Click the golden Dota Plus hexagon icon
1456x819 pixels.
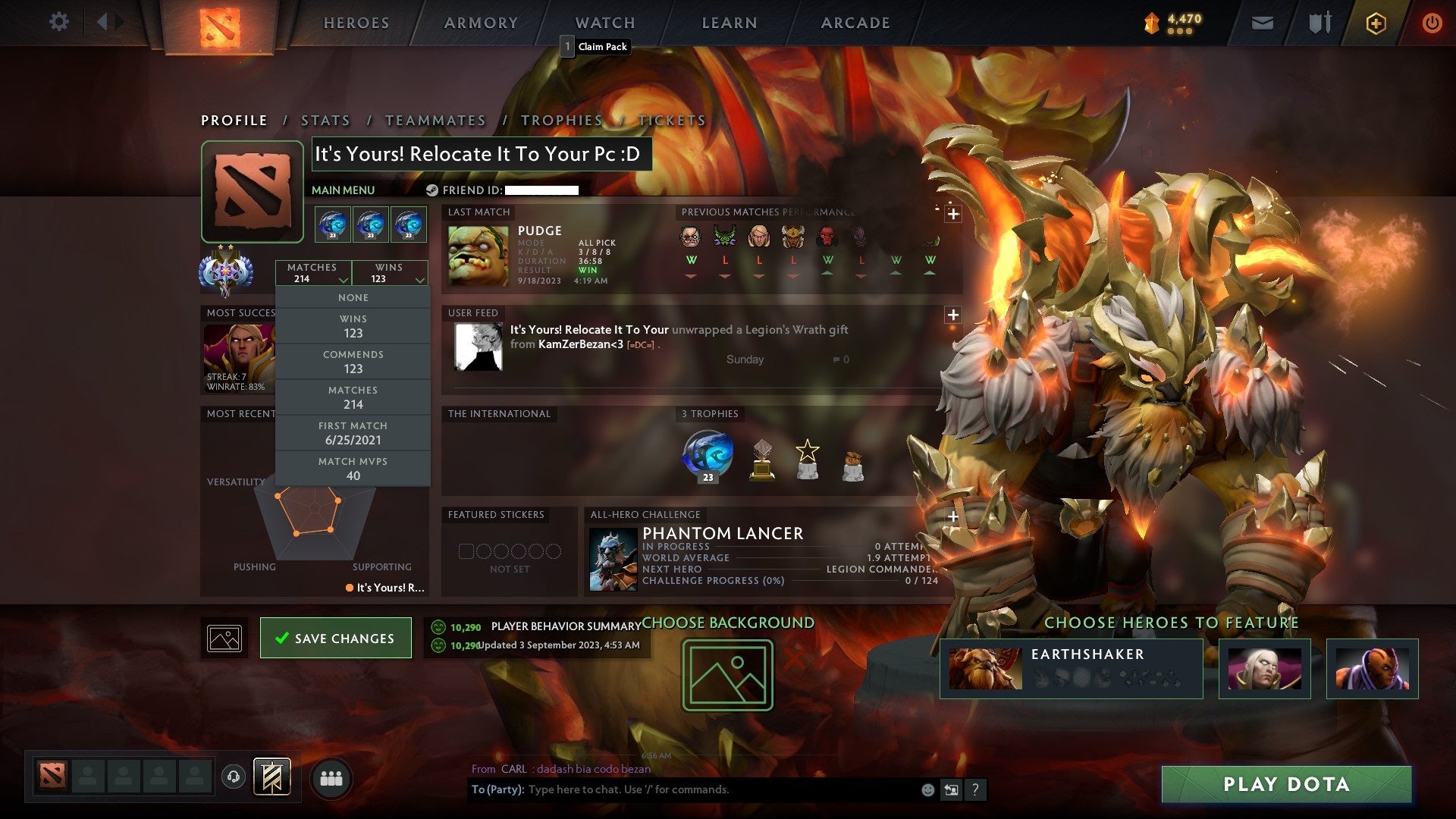tap(1376, 23)
